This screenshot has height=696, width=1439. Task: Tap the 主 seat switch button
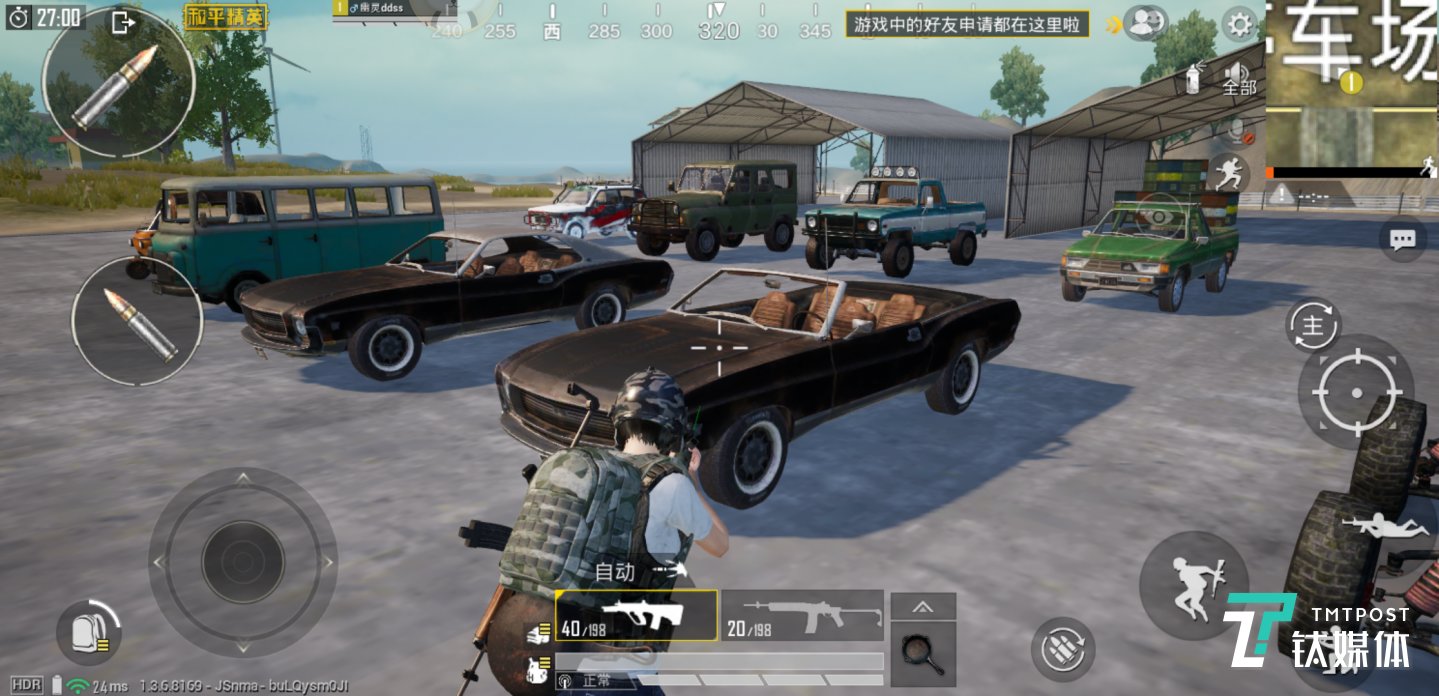[x=1312, y=325]
